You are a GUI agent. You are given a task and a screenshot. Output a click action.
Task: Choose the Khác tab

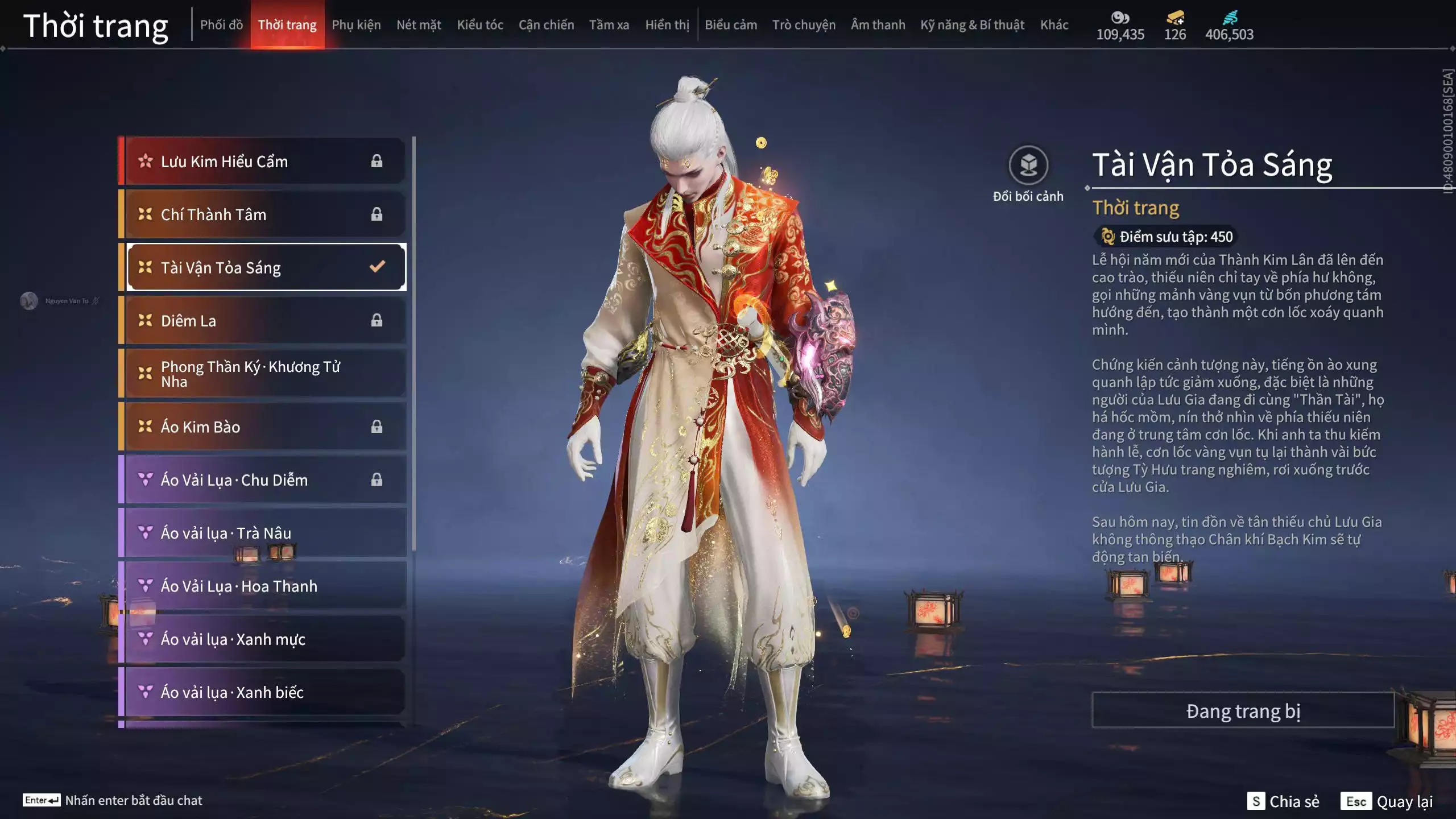1054,25
